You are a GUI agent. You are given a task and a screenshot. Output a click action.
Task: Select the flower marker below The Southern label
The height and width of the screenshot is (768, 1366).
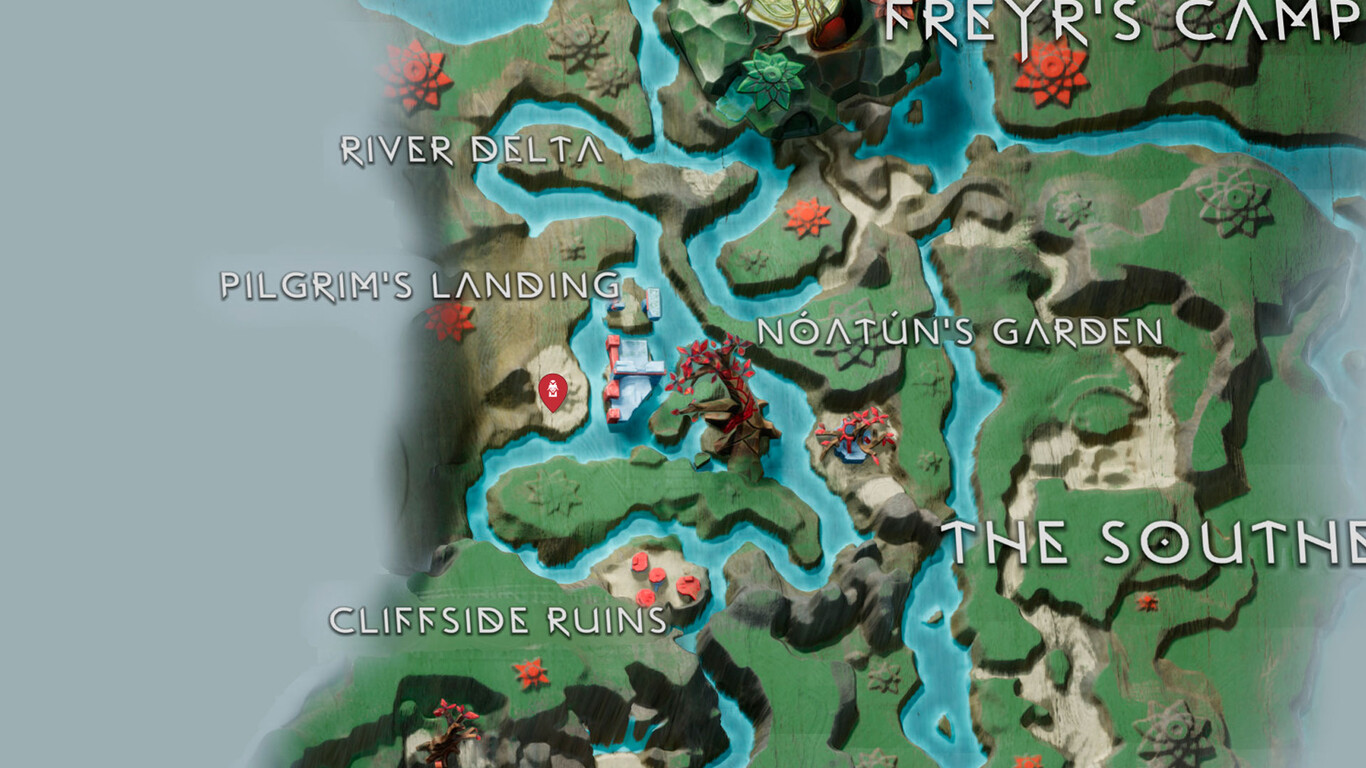pos(1148,604)
